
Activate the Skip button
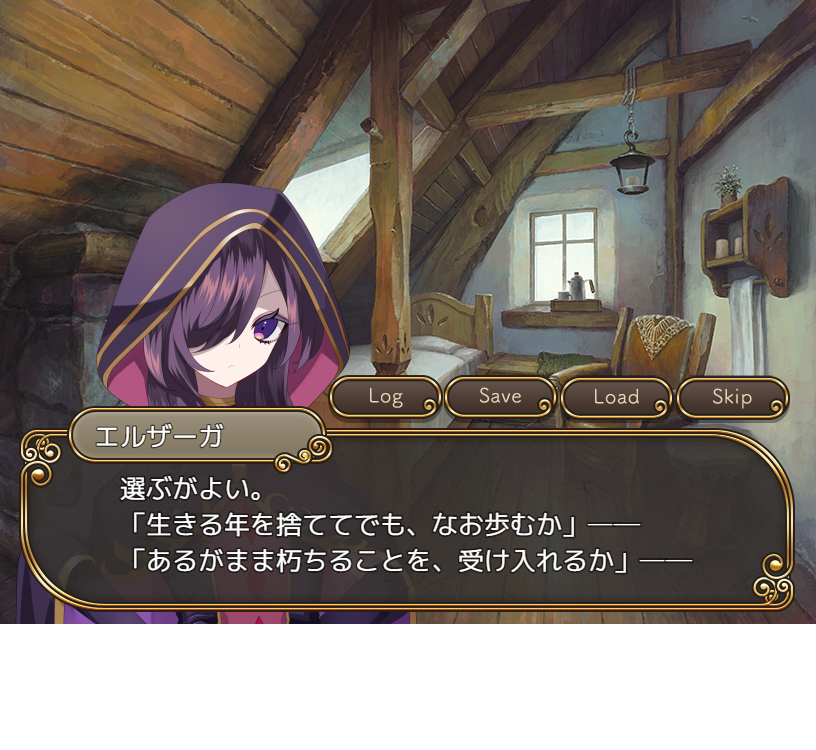732,397
